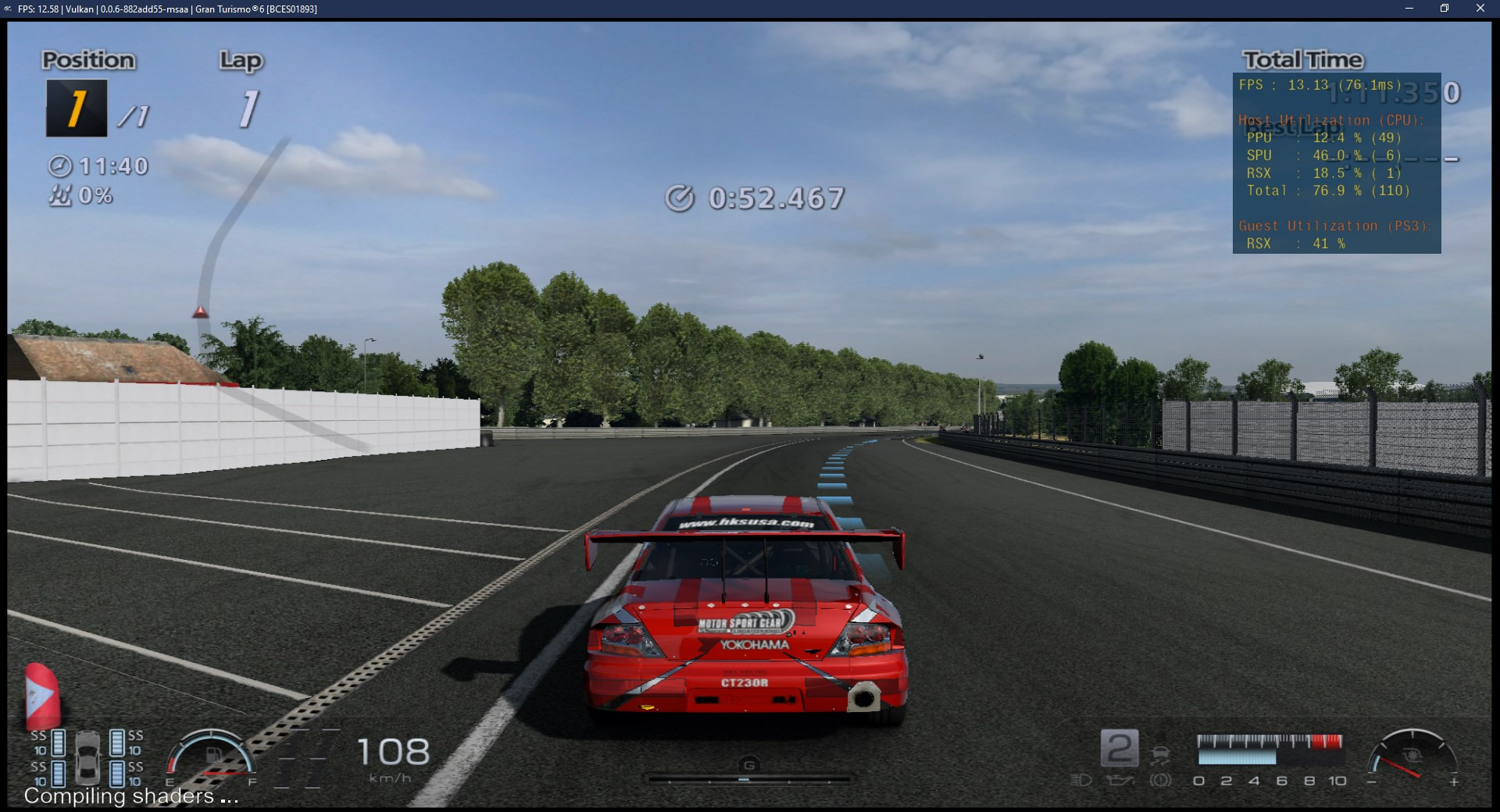Click the headlight indicator icon

point(1080,780)
